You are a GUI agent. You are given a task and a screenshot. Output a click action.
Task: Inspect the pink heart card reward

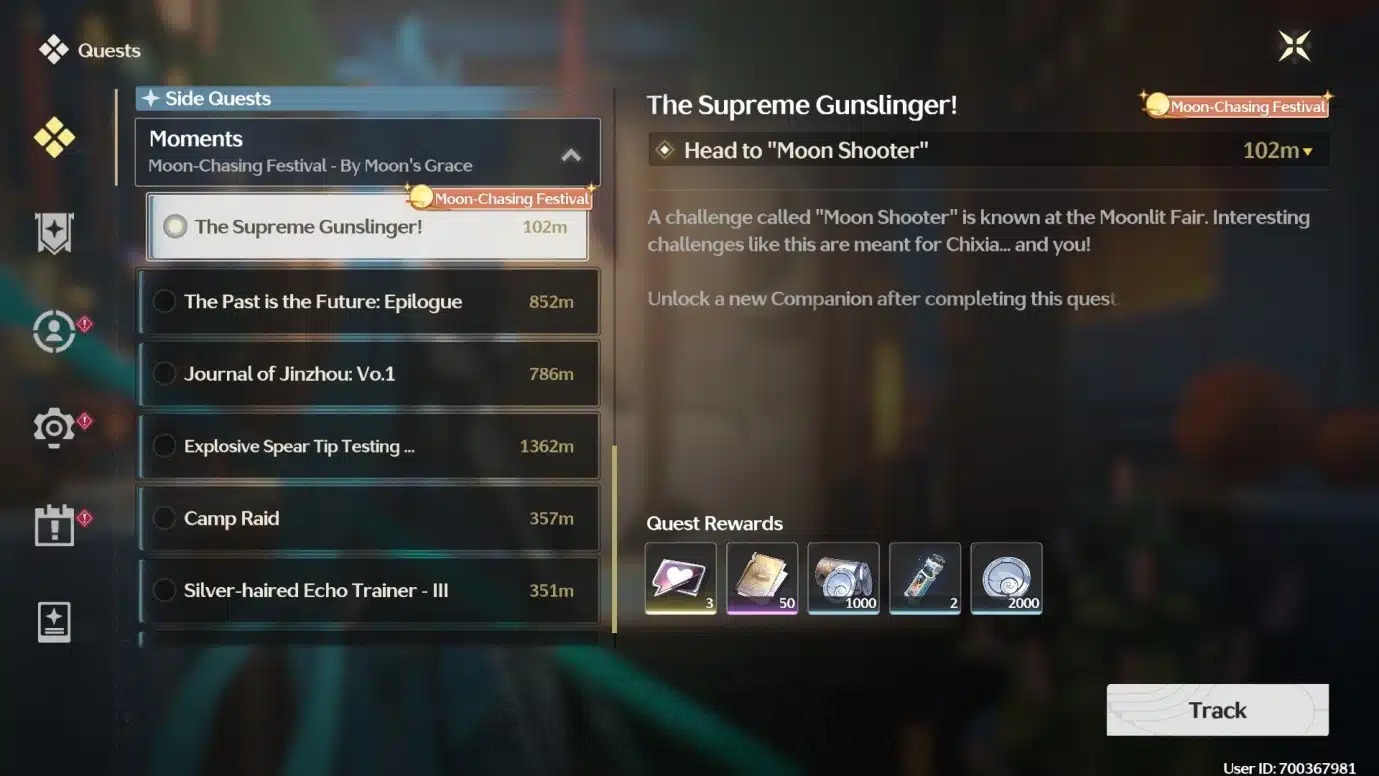[681, 577]
